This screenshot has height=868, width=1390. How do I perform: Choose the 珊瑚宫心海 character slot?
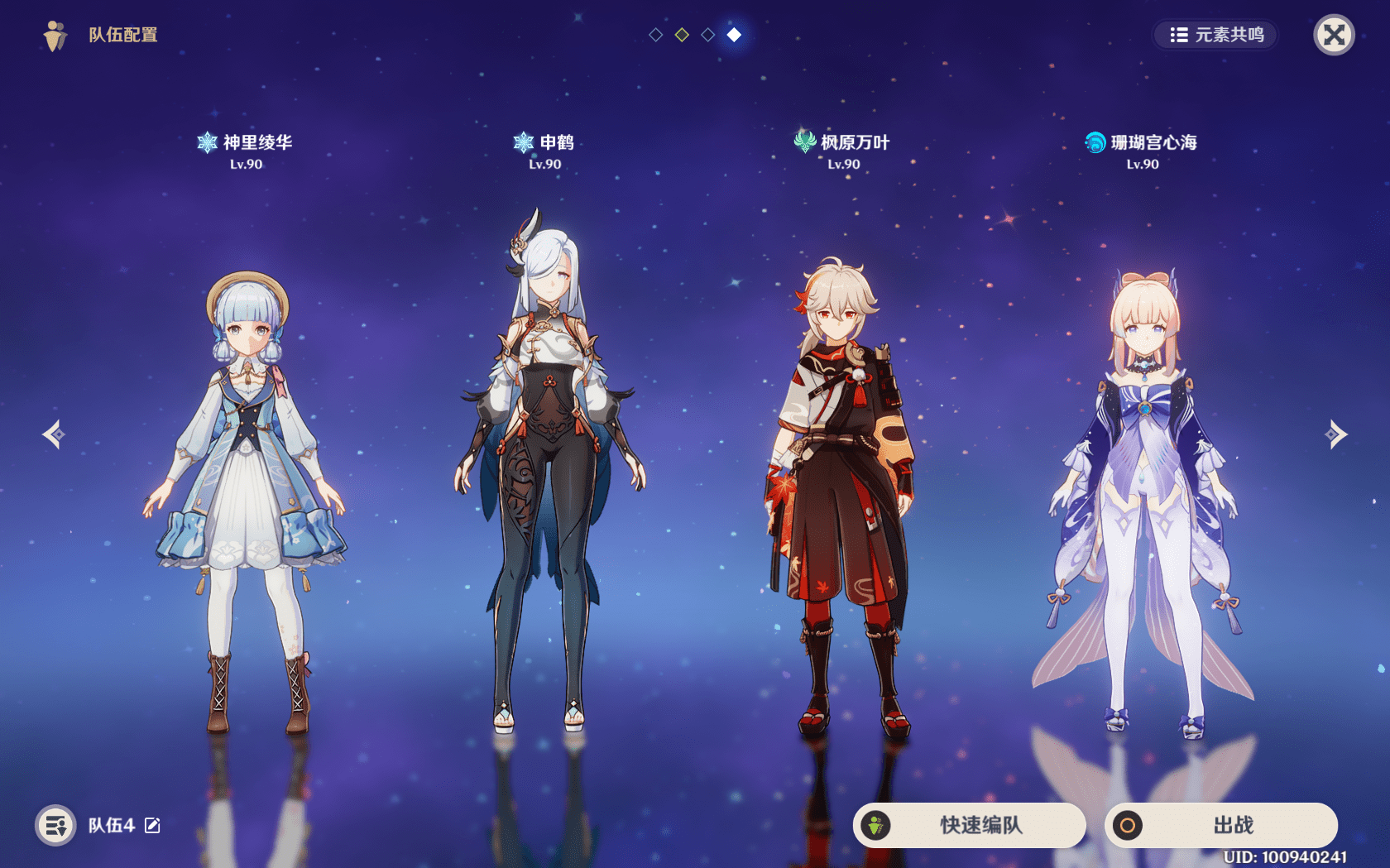click(x=1143, y=496)
